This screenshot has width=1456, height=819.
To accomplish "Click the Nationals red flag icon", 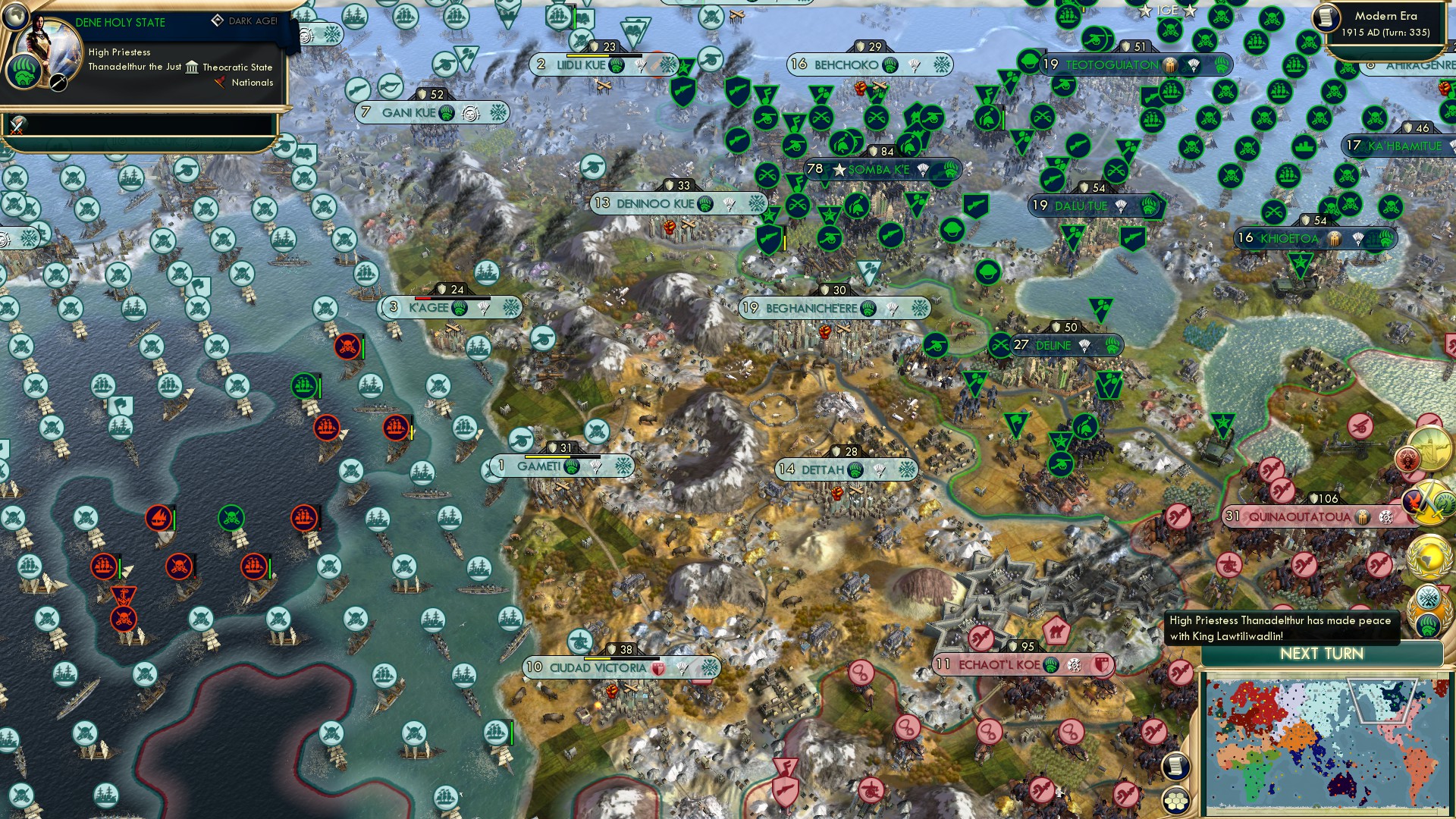I will [x=220, y=83].
